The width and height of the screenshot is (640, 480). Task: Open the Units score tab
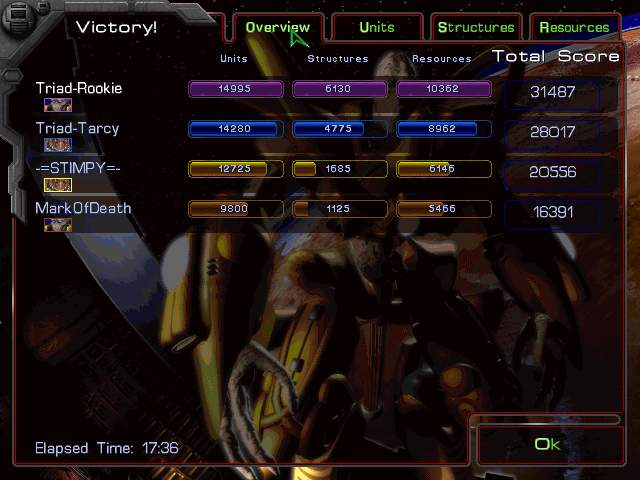pyautogui.click(x=377, y=28)
